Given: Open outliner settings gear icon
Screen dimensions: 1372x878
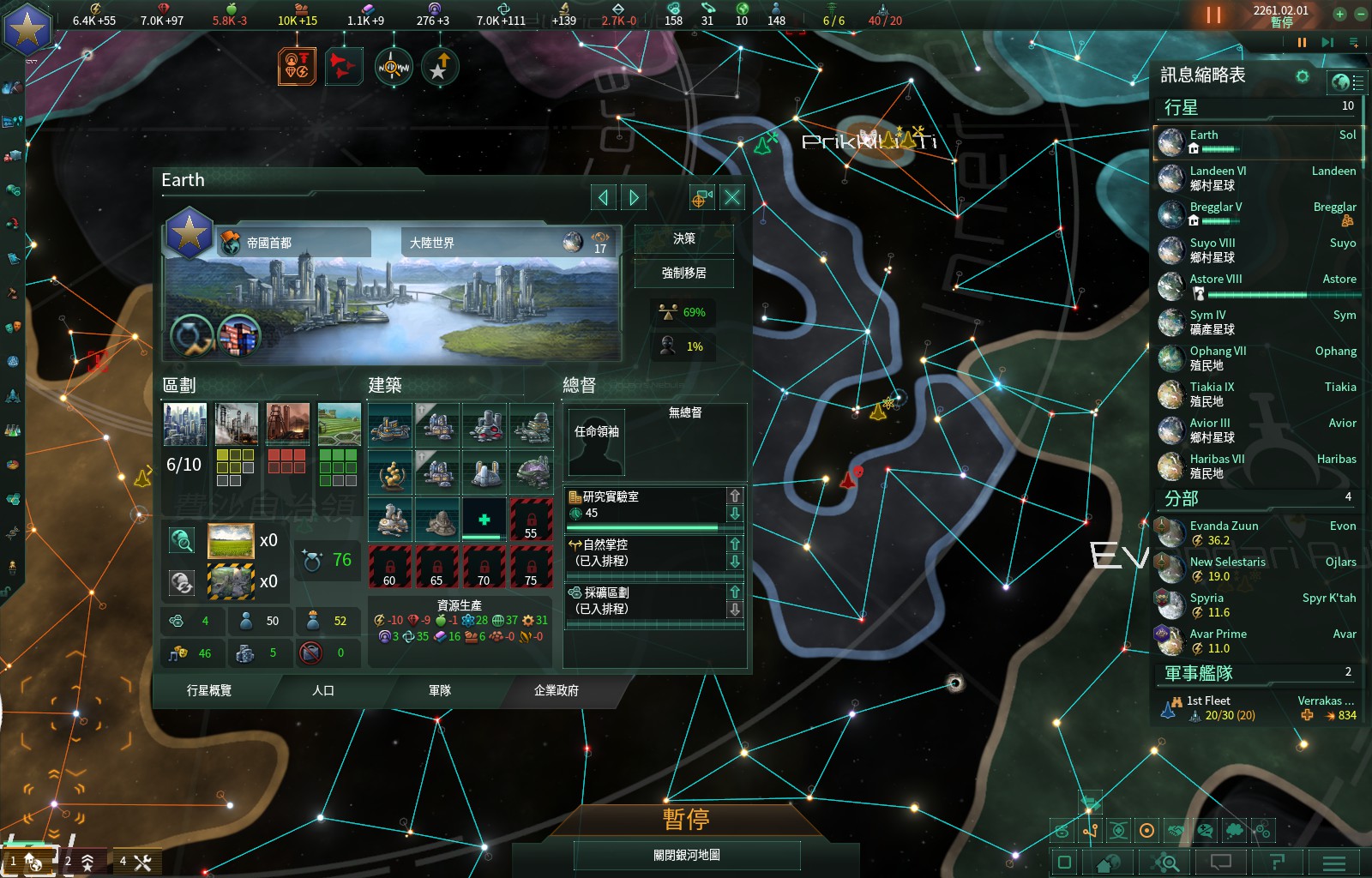Looking at the screenshot, I should (1303, 76).
